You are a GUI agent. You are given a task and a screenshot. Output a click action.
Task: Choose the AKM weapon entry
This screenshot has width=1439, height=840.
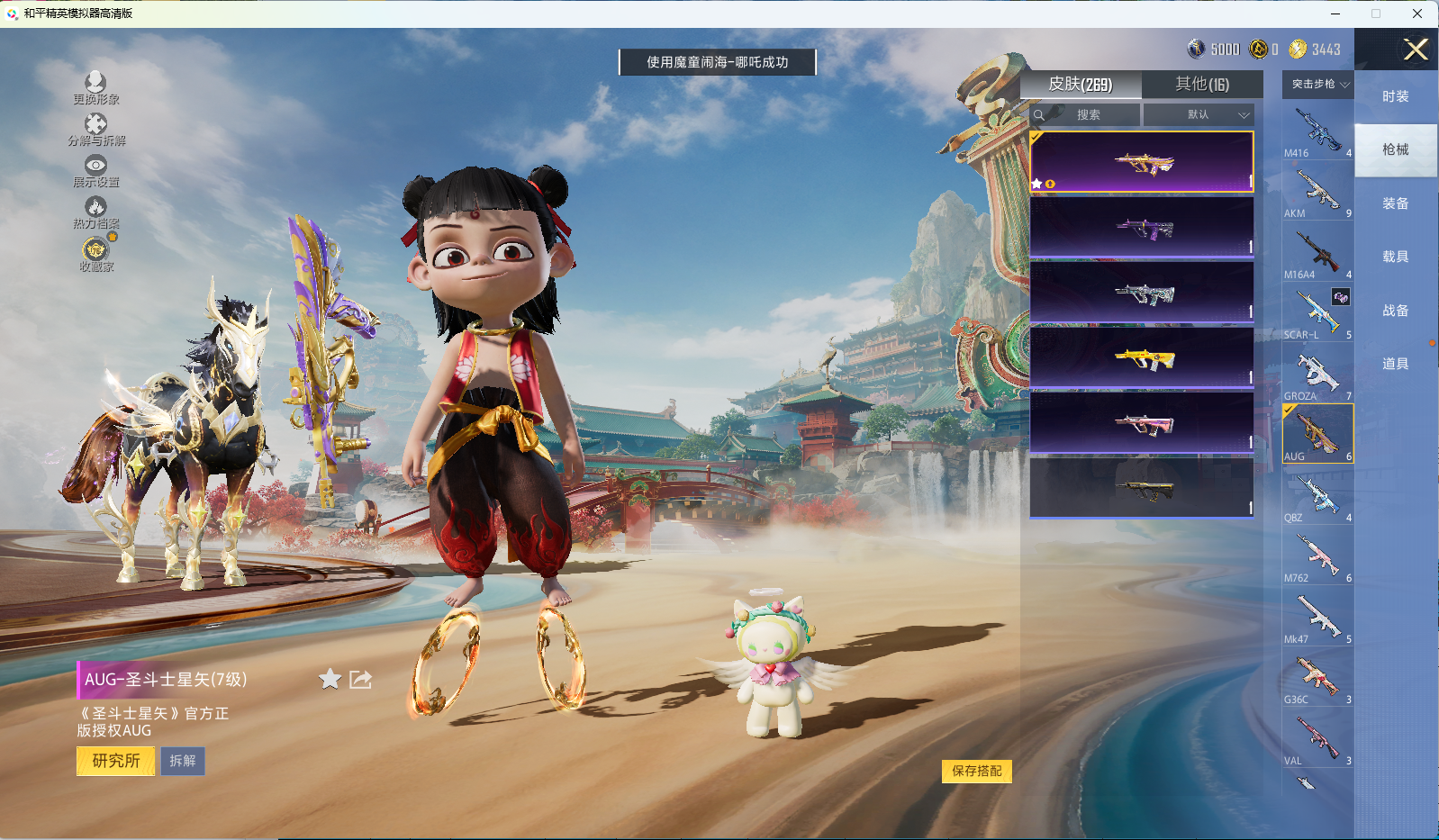point(1317,192)
